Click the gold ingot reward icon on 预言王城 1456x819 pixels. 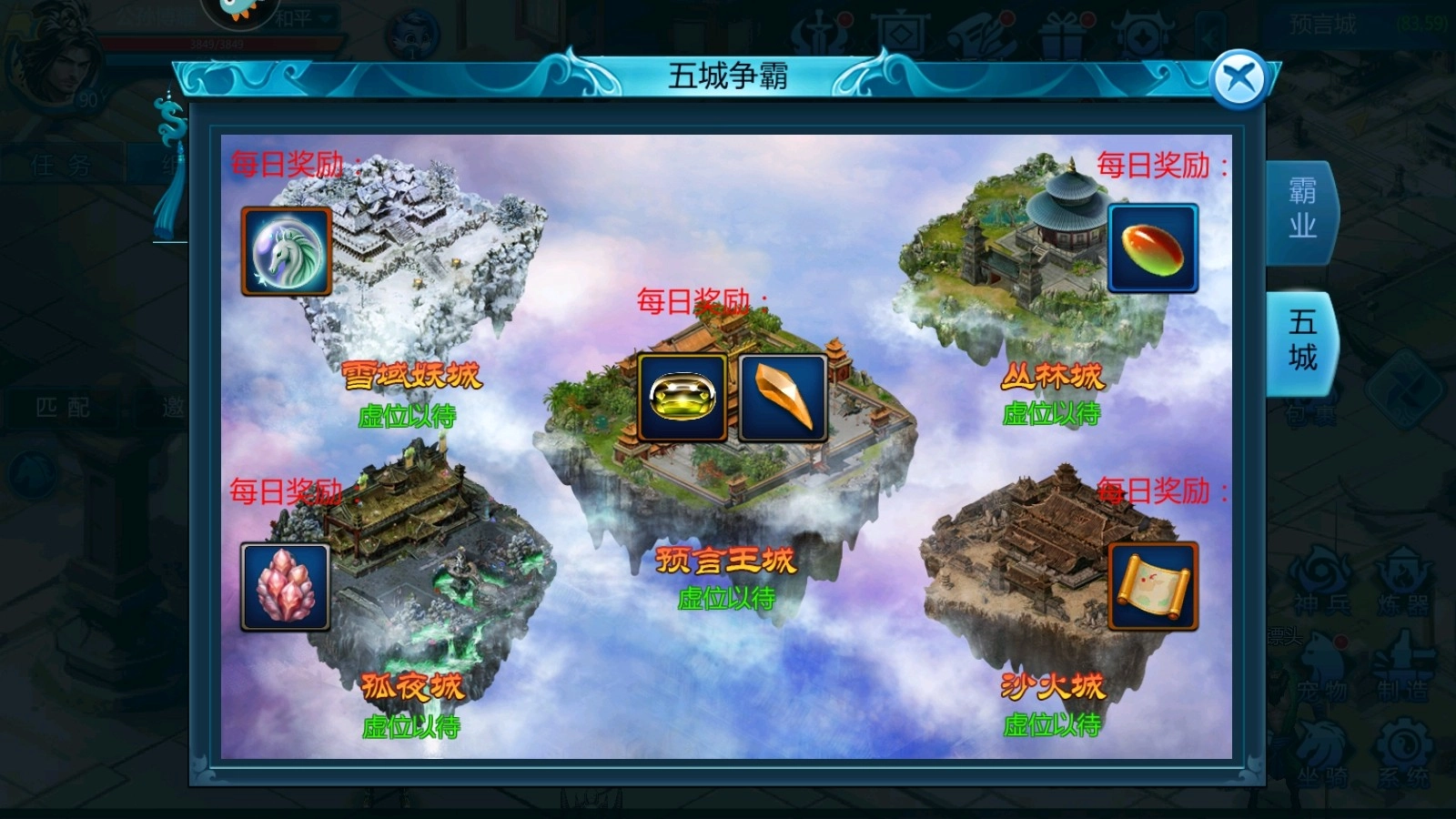coord(681,399)
